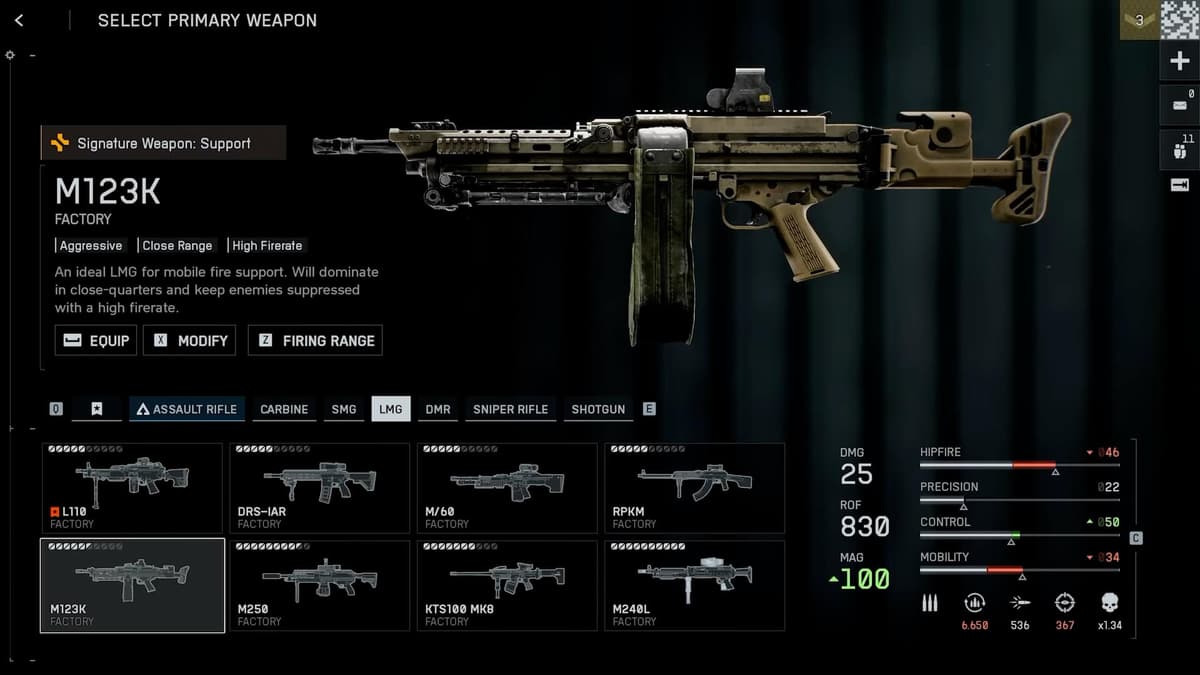Choose the M250 weapon tile
Image resolution: width=1200 pixels, height=675 pixels.
(x=319, y=585)
